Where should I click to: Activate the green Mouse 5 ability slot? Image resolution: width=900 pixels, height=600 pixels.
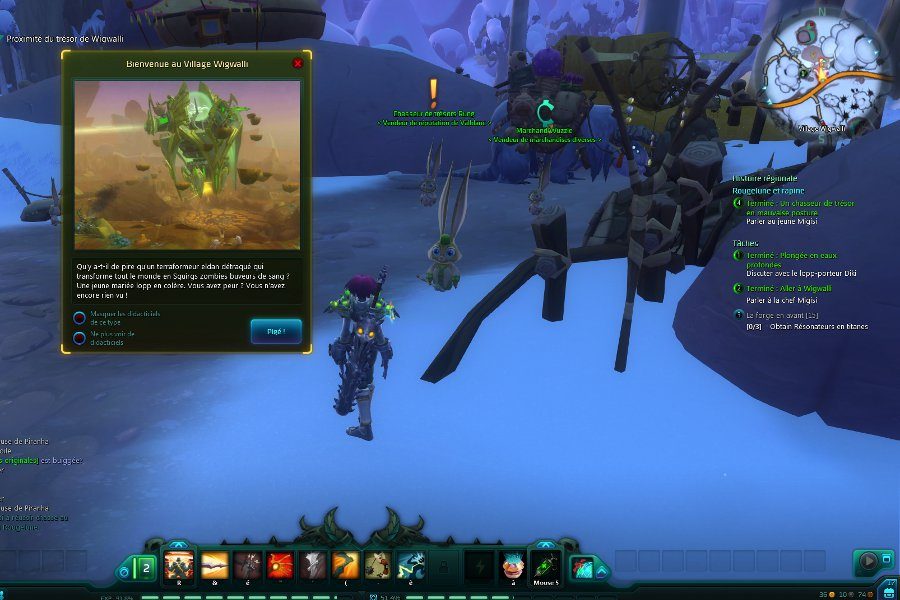click(x=545, y=565)
